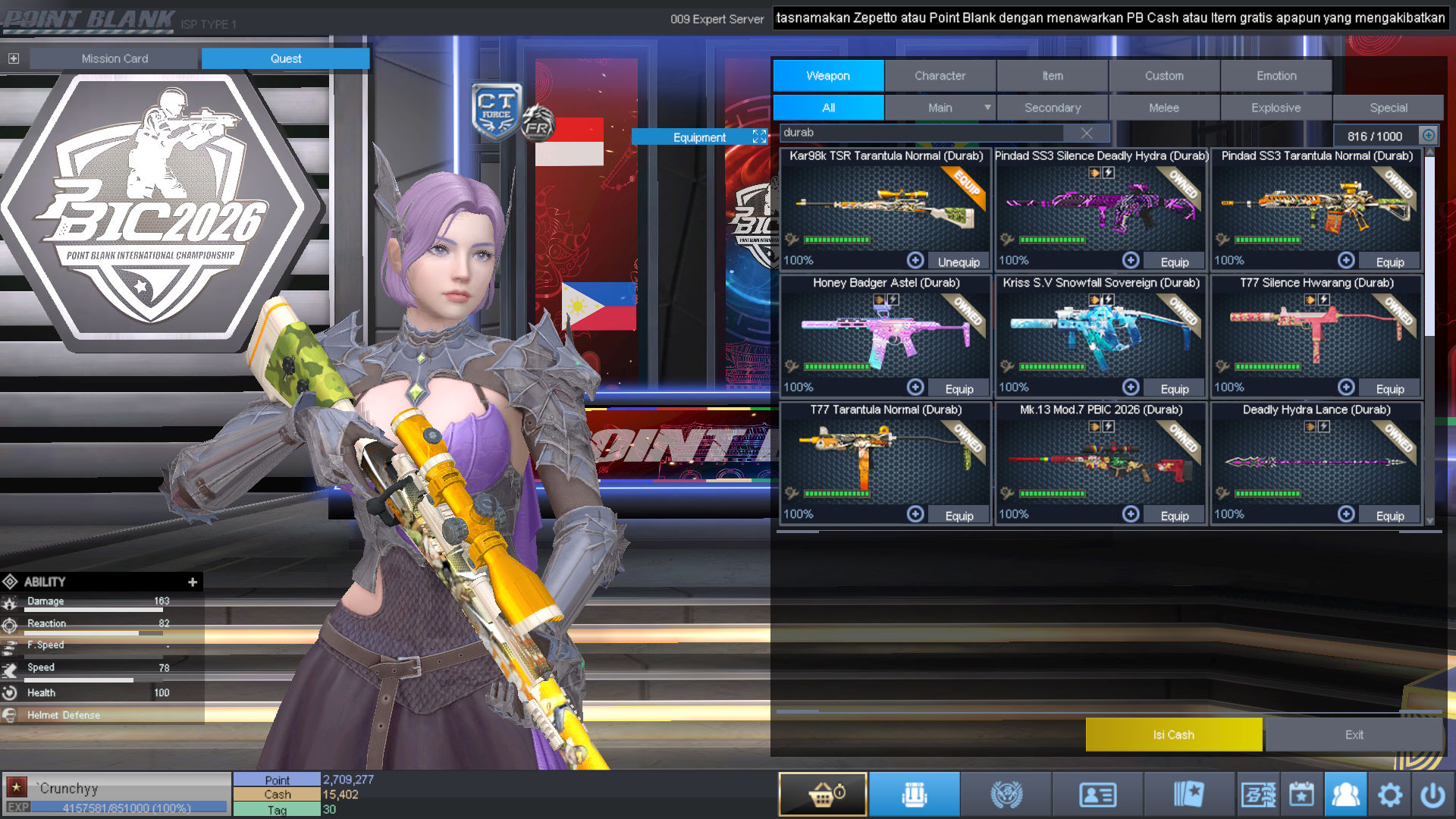The image size is (1456, 819).
Task: Equip the Kriss S.V Snowfall Sovereign
Action: tap(1174, 389)
